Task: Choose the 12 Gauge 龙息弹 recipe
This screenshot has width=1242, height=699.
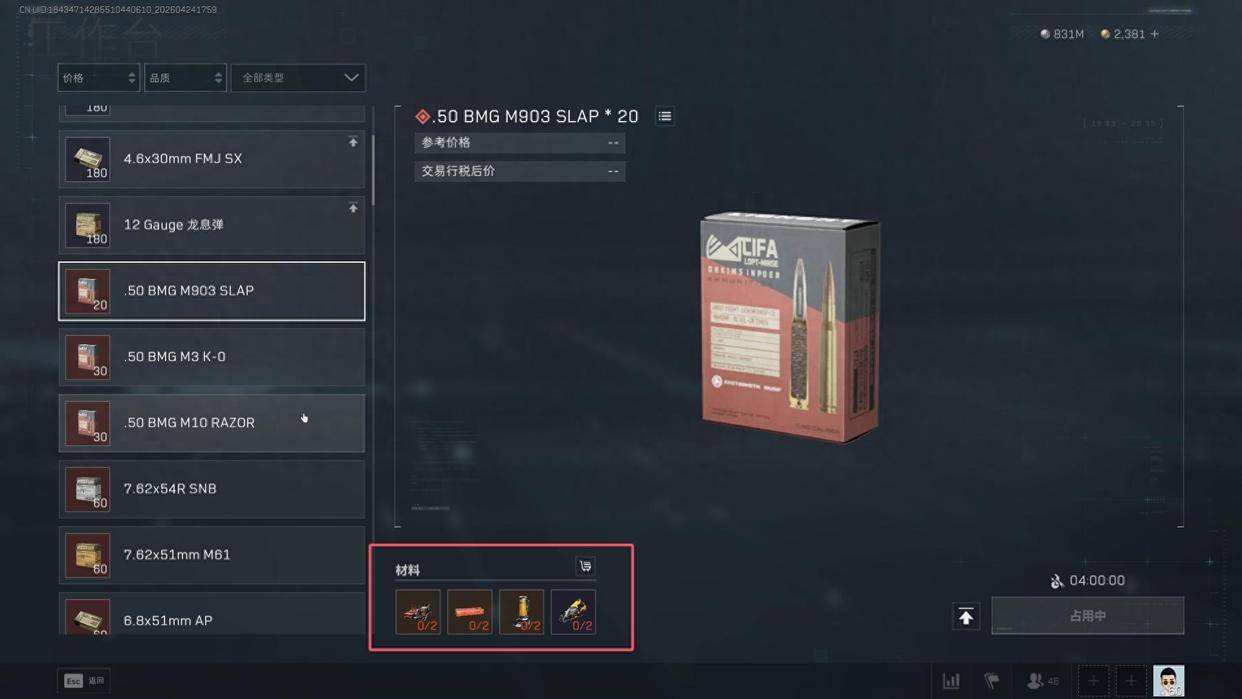Action: tap(212, 225)
